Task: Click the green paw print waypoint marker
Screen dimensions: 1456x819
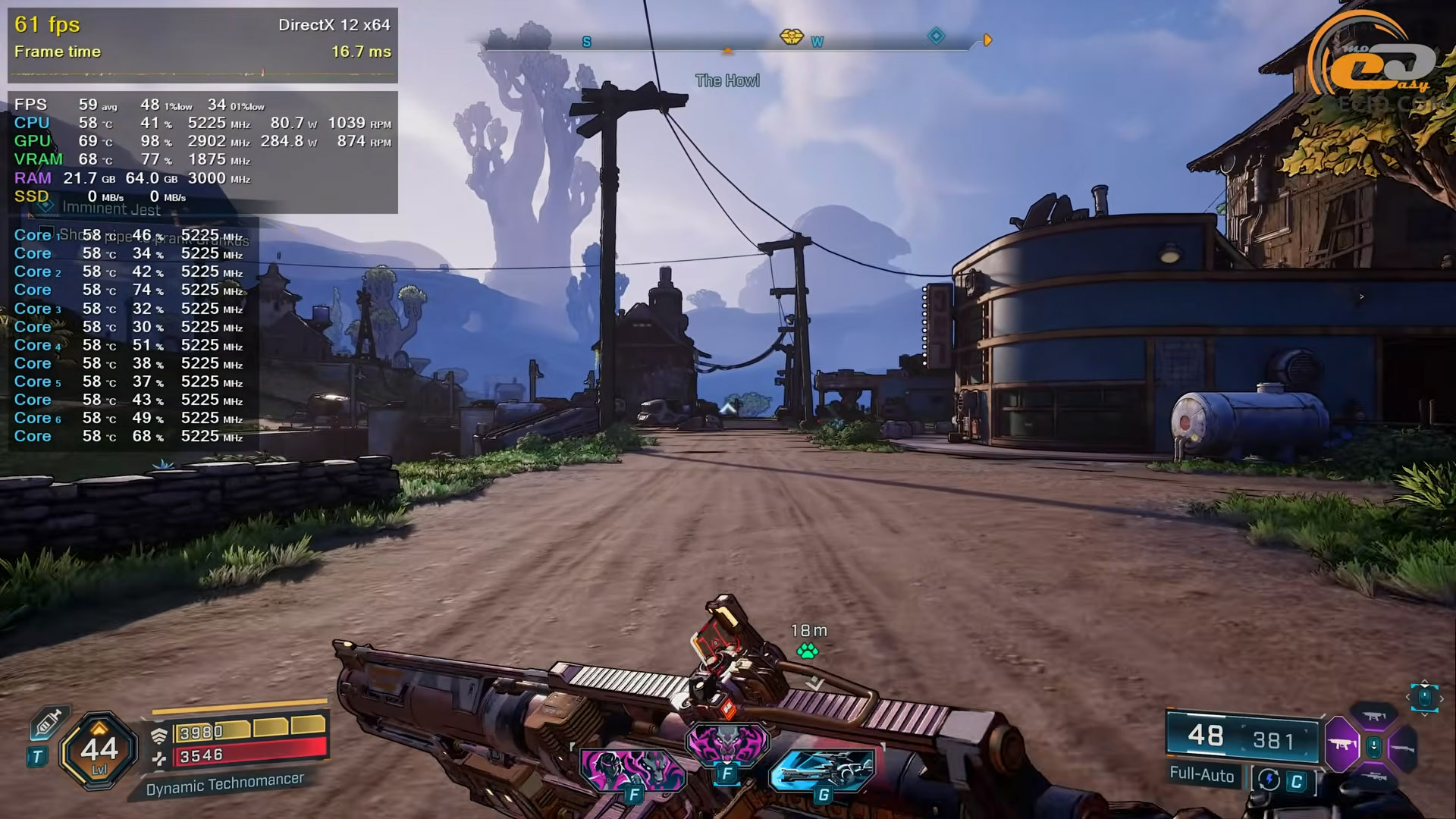Action: pyautogui.click(x=808, y=651)
